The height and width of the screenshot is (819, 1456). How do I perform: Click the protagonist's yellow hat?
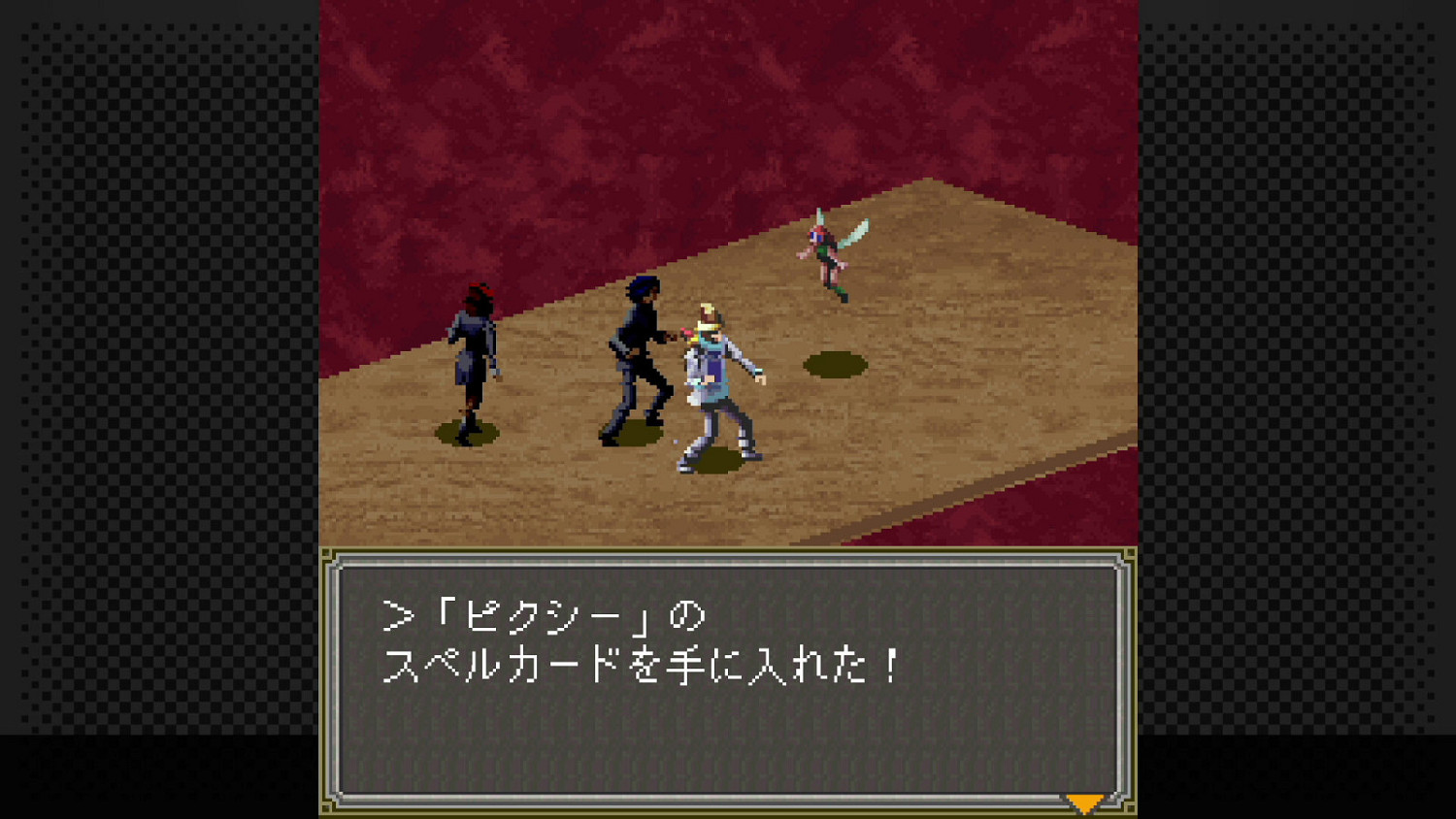708,316
